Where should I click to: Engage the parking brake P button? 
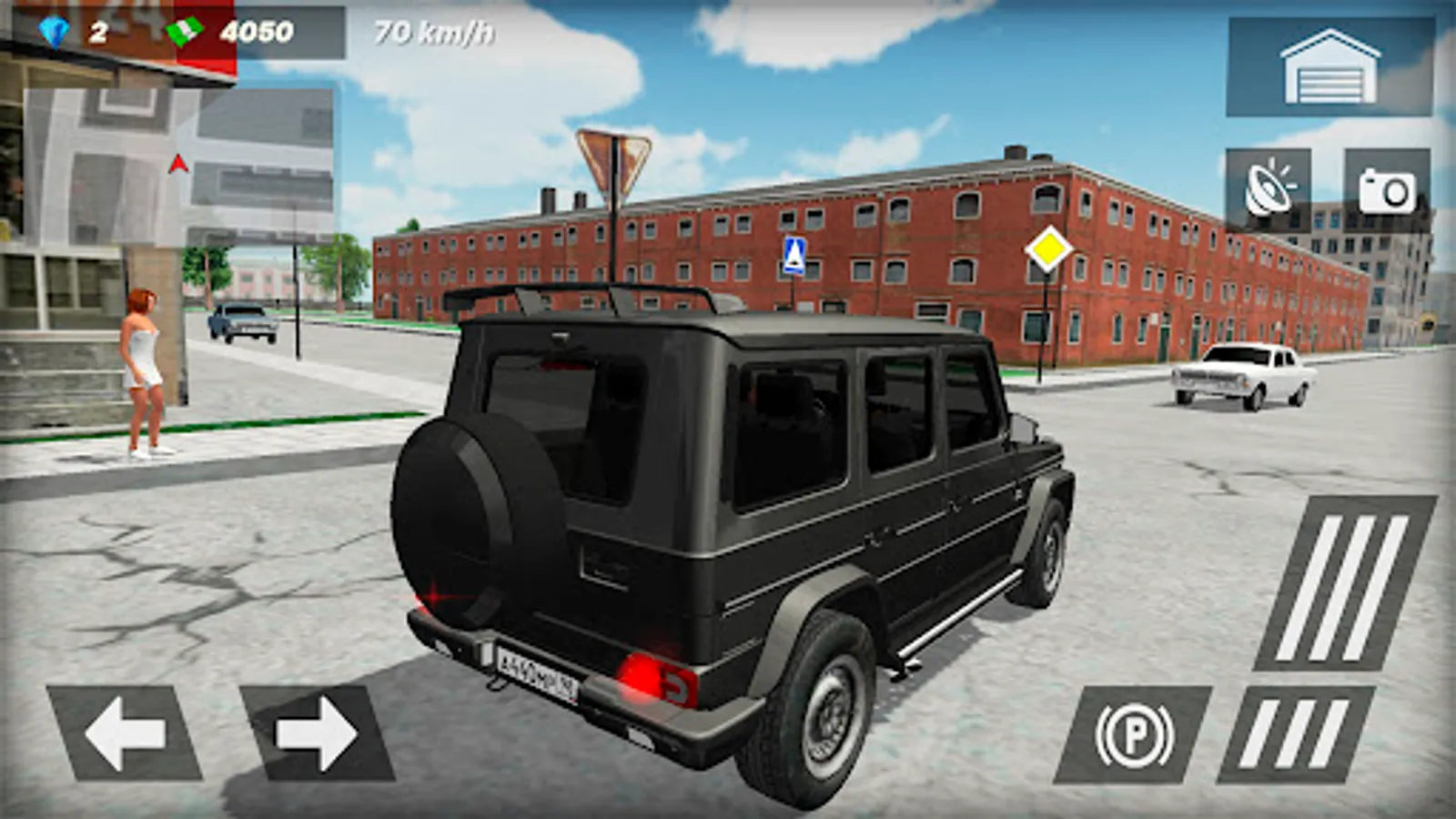pyautogui.click(x=1134, y=731)
